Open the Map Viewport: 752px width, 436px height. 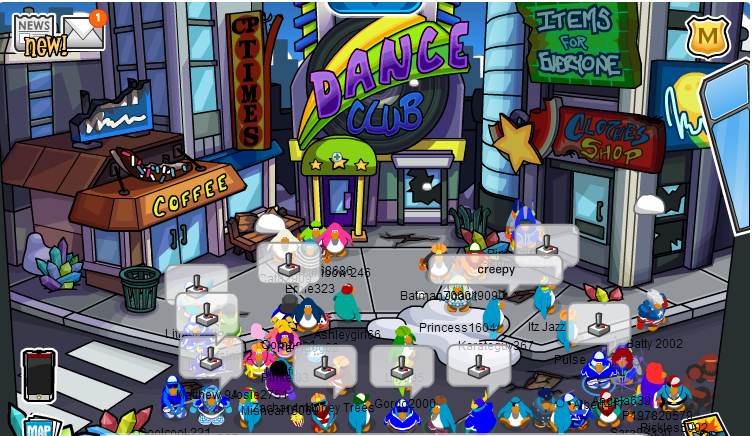36,426
